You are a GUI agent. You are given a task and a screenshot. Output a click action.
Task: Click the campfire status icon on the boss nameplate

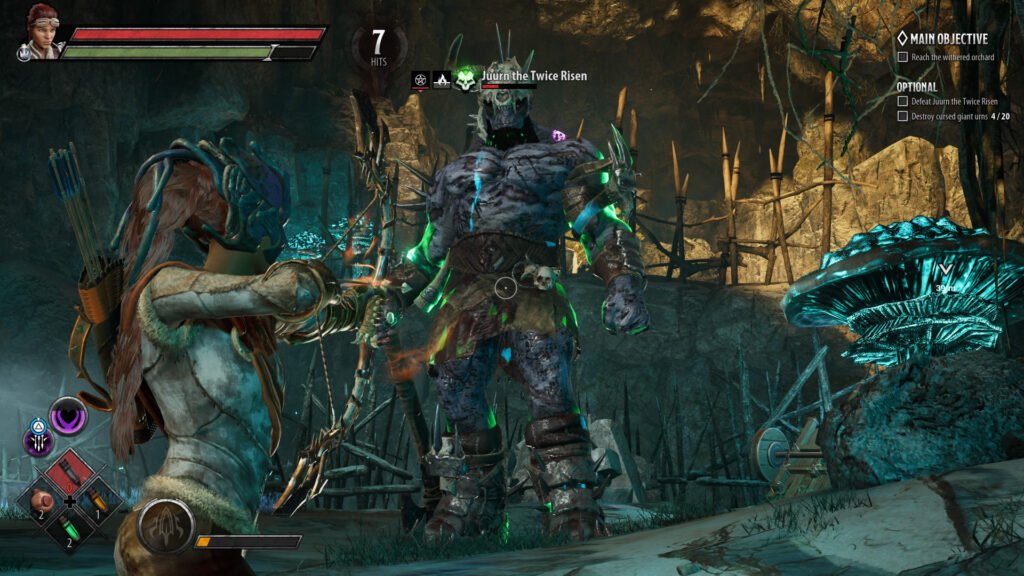tap(441, 79)
